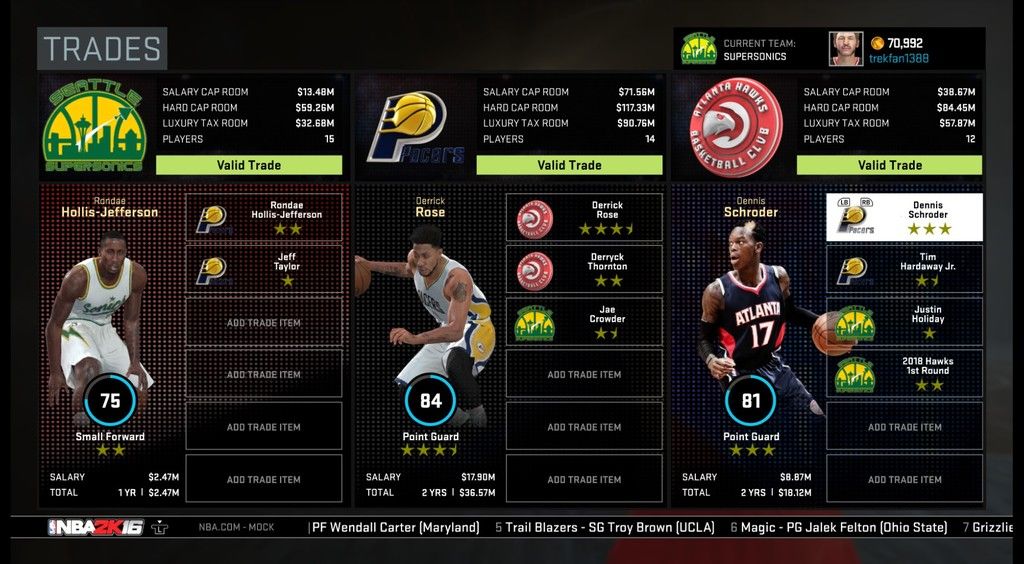Viewport: 1024px width, 564px height.
Task: Choose Derrick Rose's trade row with Hawks logo
Action: pyautogui.click(x=584, y=217)
